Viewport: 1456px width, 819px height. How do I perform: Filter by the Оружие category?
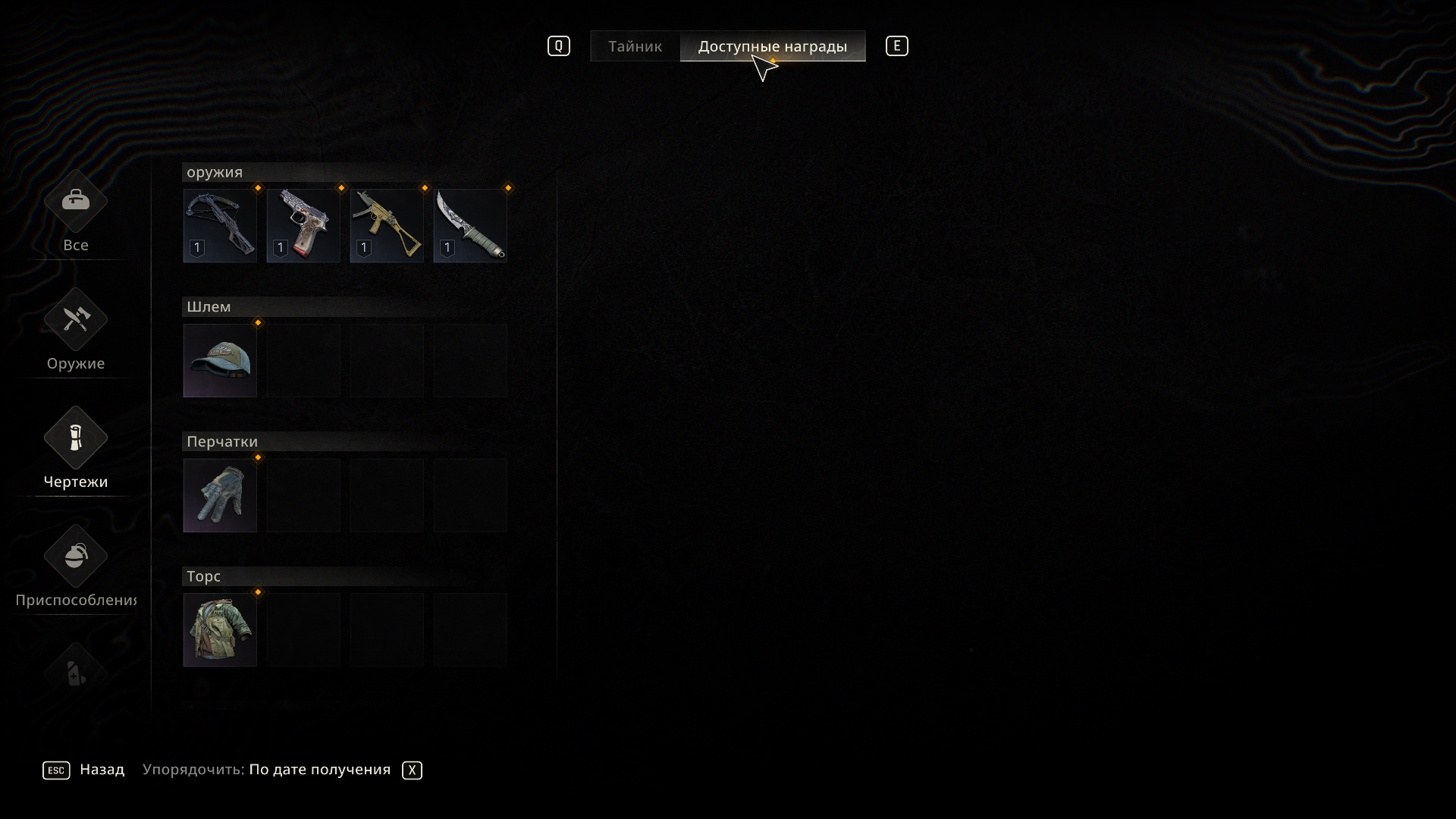(x=76, y=331)
